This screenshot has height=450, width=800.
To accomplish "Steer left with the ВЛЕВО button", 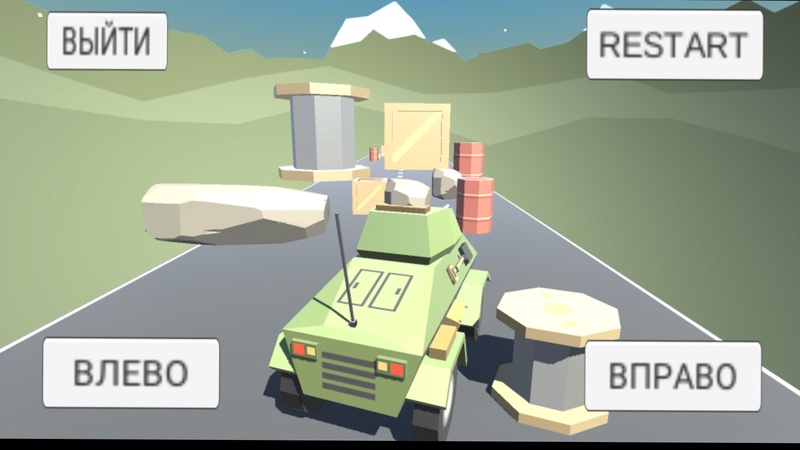I will (130, 373).
